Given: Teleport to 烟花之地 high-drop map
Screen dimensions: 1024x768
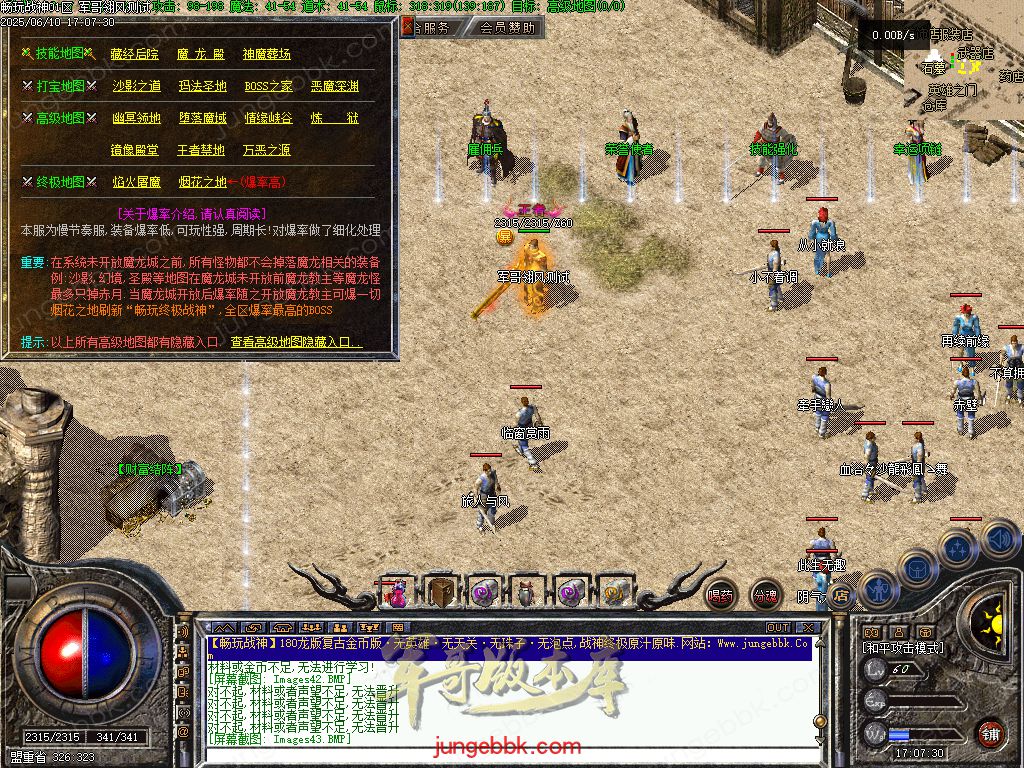Looking at the screenshot, I should [x=202, y=183].
